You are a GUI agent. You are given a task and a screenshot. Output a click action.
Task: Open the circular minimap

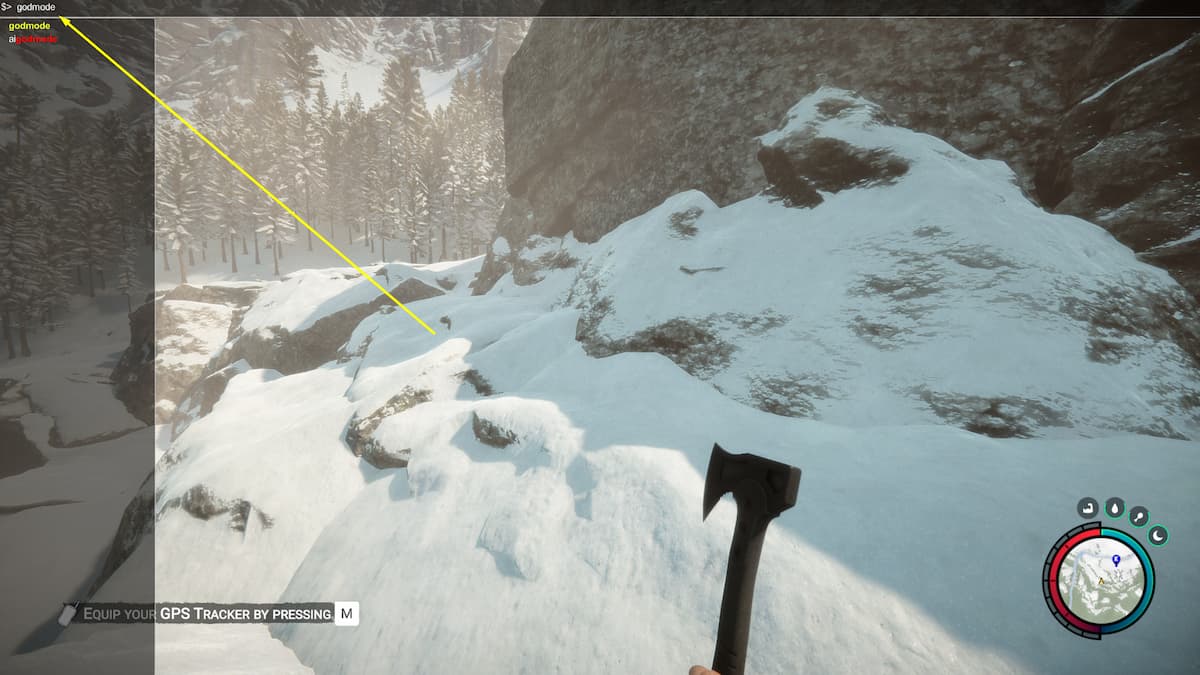[1098, 582]
